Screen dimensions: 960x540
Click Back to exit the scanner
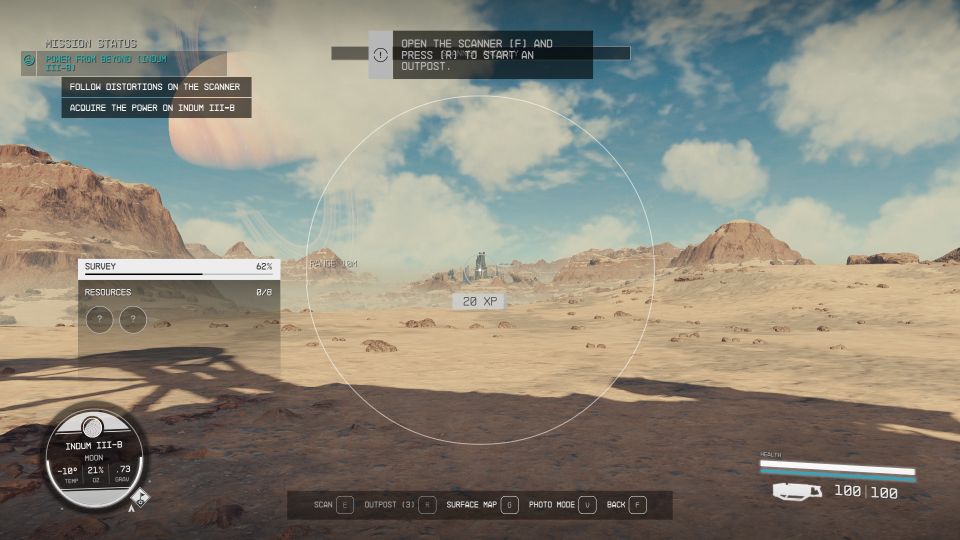(x=626, y=505)
